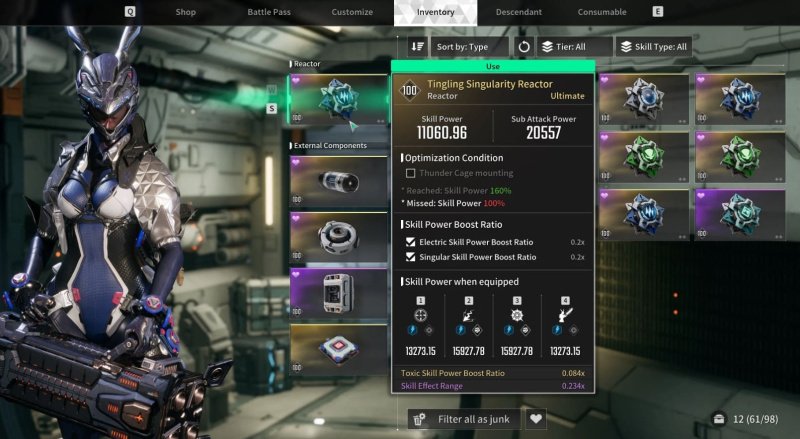Toggle the sort order arrow icon

418,46
